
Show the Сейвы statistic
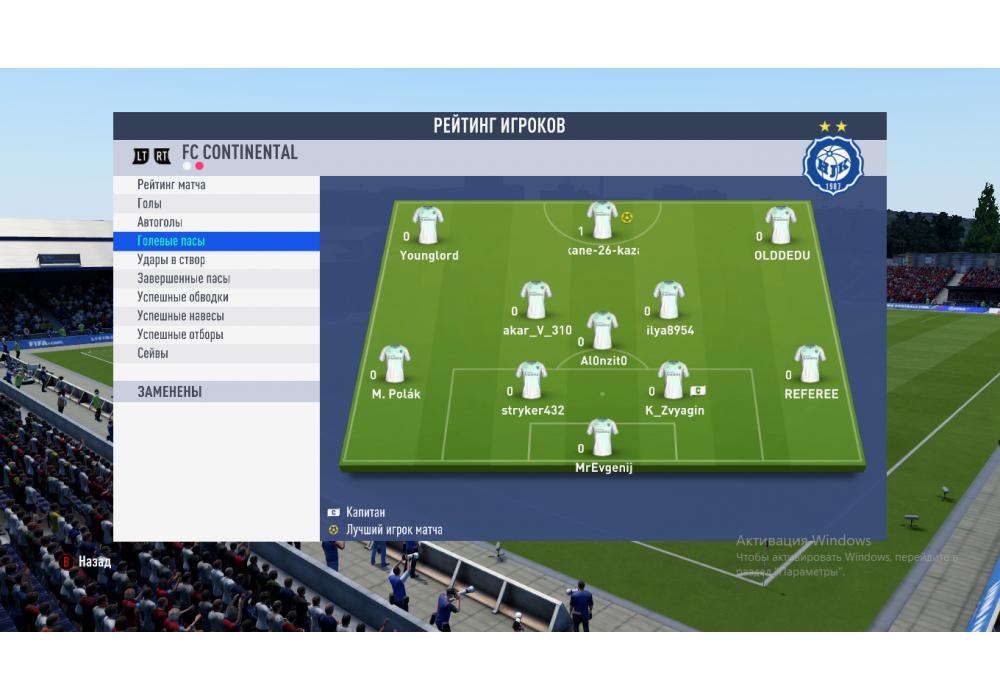(x=153, y=354)
